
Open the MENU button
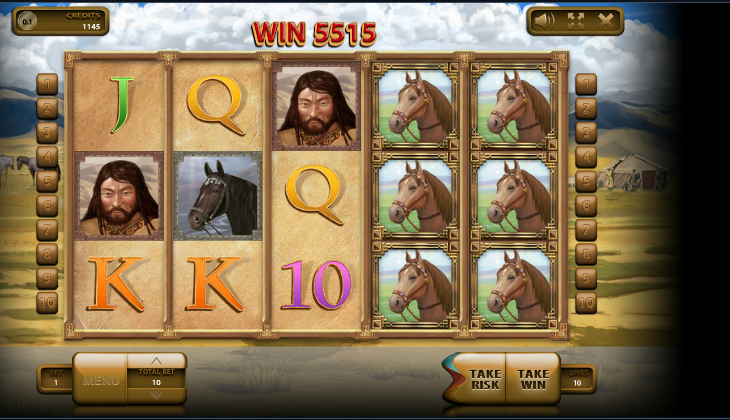click(x=101, y=380)
